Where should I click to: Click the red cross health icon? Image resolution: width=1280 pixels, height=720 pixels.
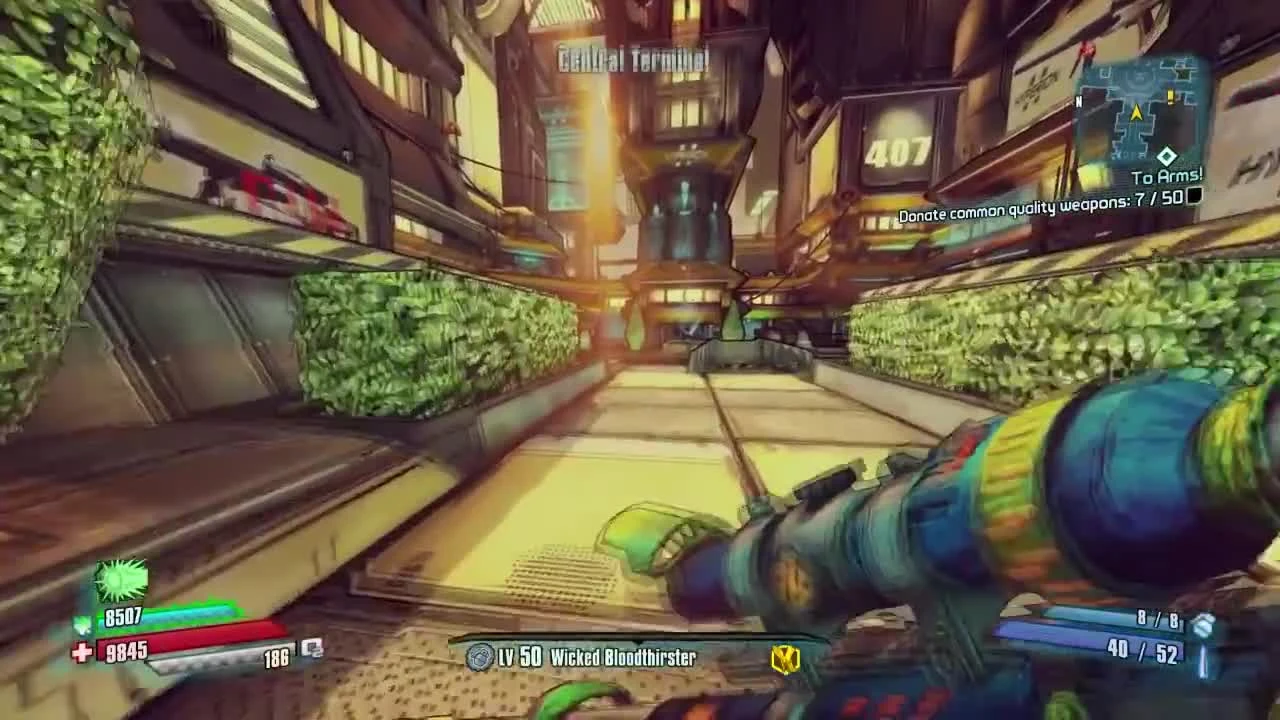pyautogui.click(x=83, y=650)
